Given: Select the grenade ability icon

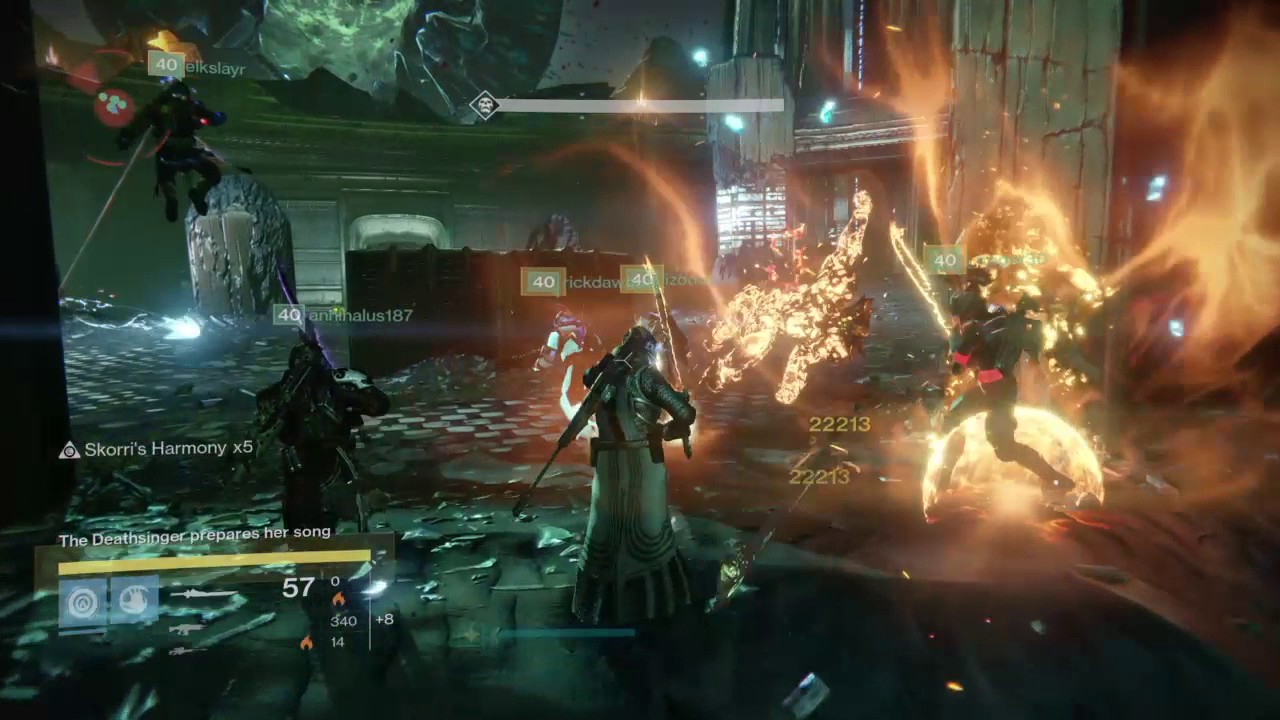Looking at the screenshot, I should coord(83,601).
